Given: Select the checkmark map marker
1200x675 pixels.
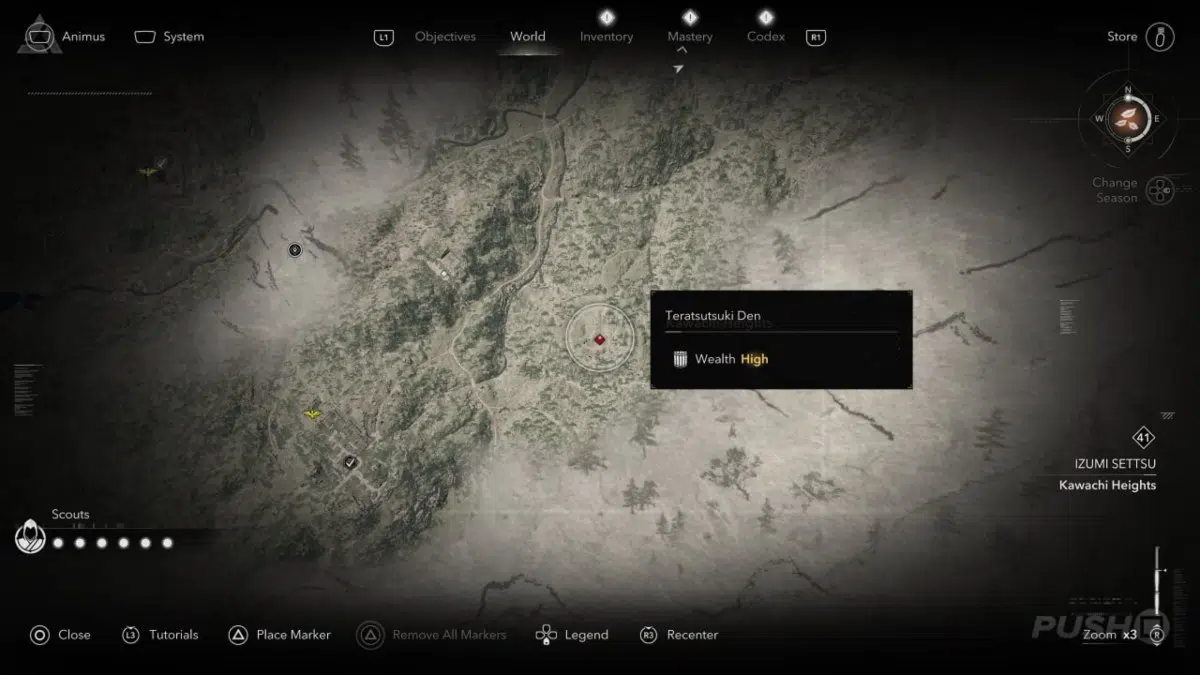Looking at the screenshot, I should click(350, 461).
